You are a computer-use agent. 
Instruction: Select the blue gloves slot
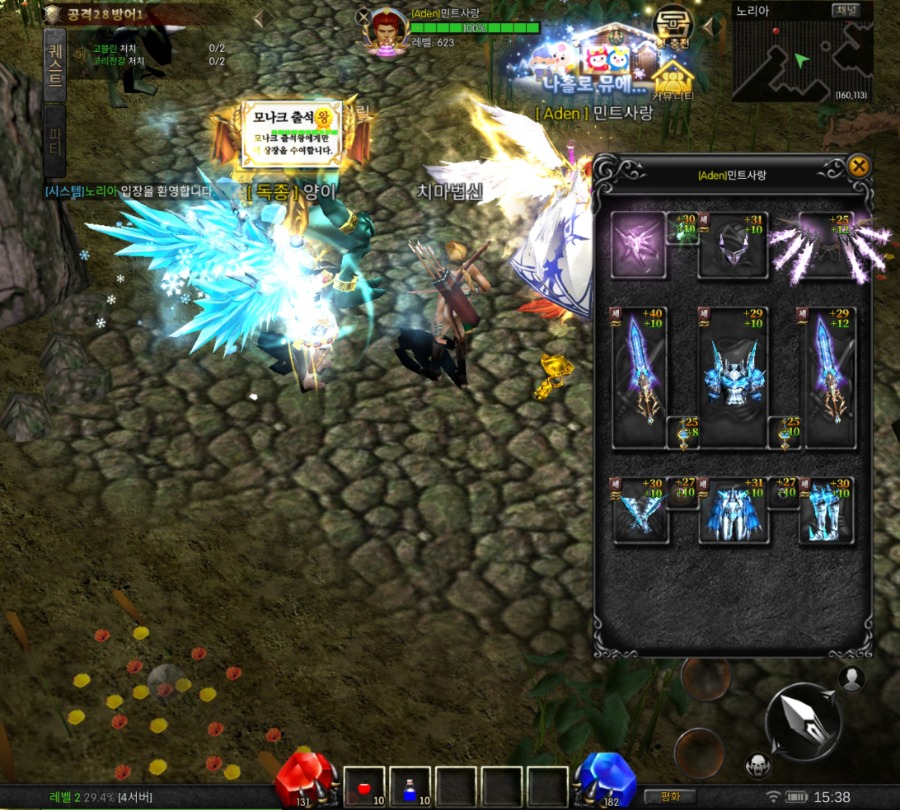640,510
